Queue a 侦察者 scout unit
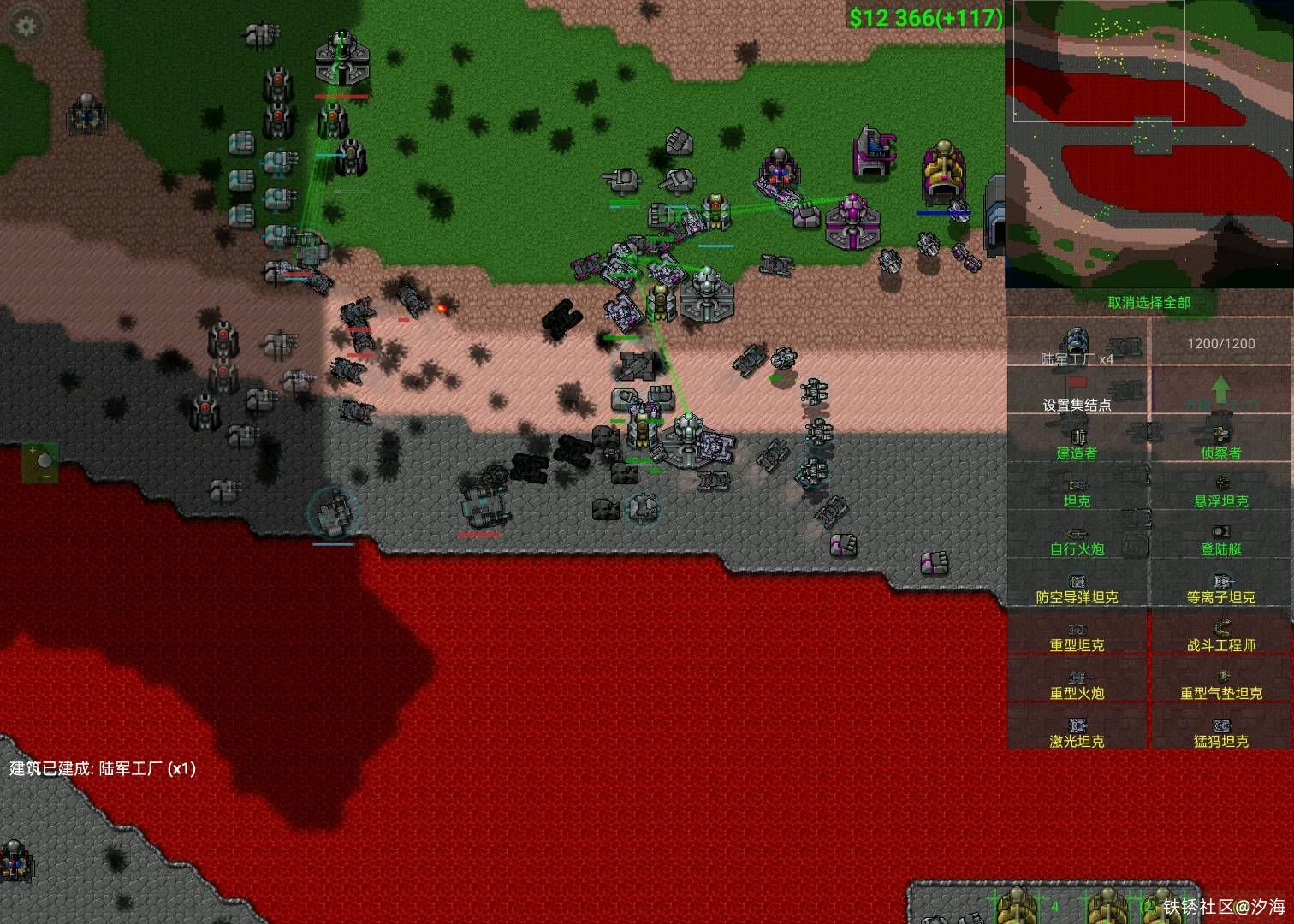Image resolution: width=1294 pixels, height=924 pixels. pyautogui.click(x=1220, y=441)
